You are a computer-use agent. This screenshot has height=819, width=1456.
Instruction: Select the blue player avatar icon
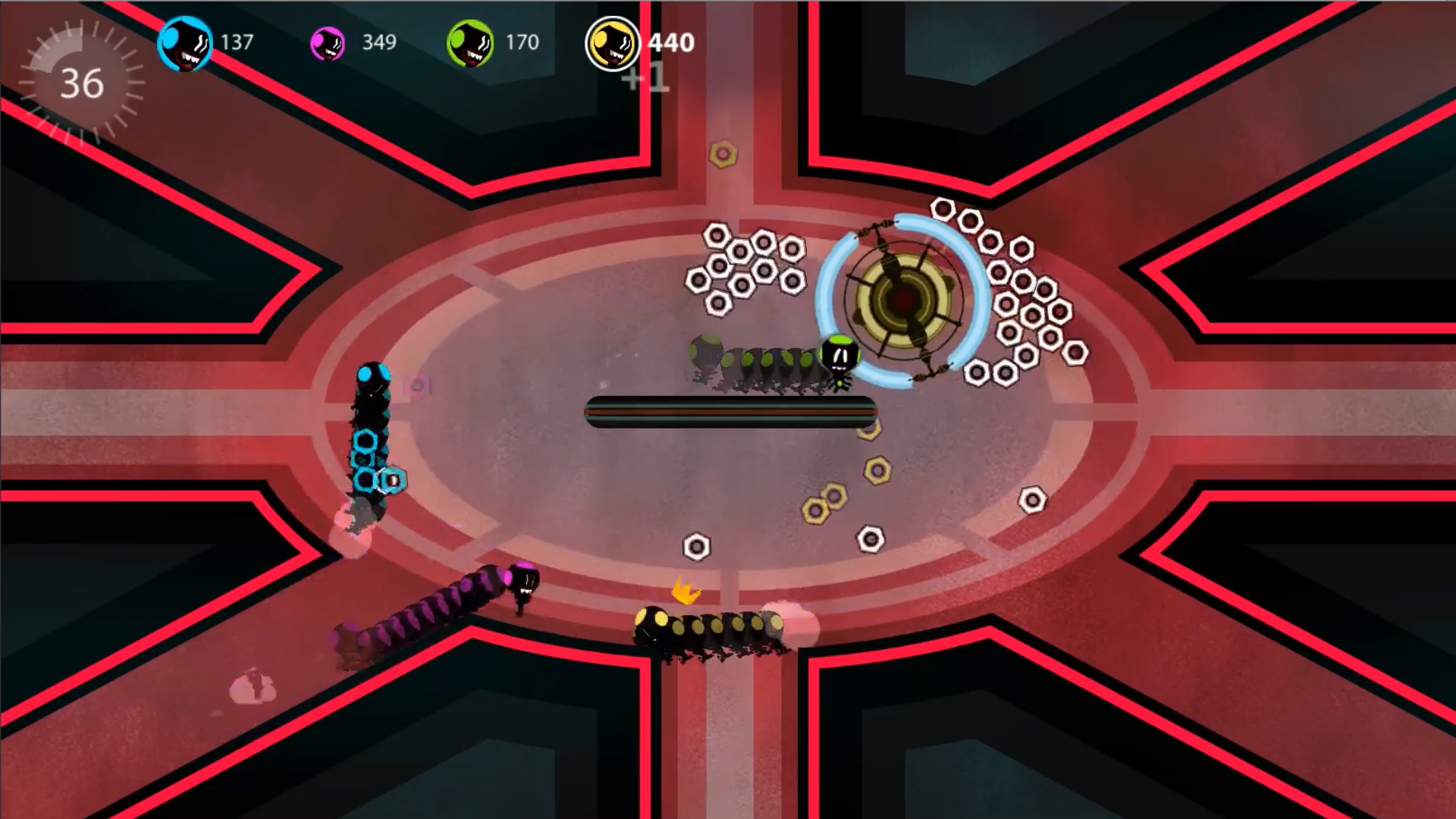(184, 42)
